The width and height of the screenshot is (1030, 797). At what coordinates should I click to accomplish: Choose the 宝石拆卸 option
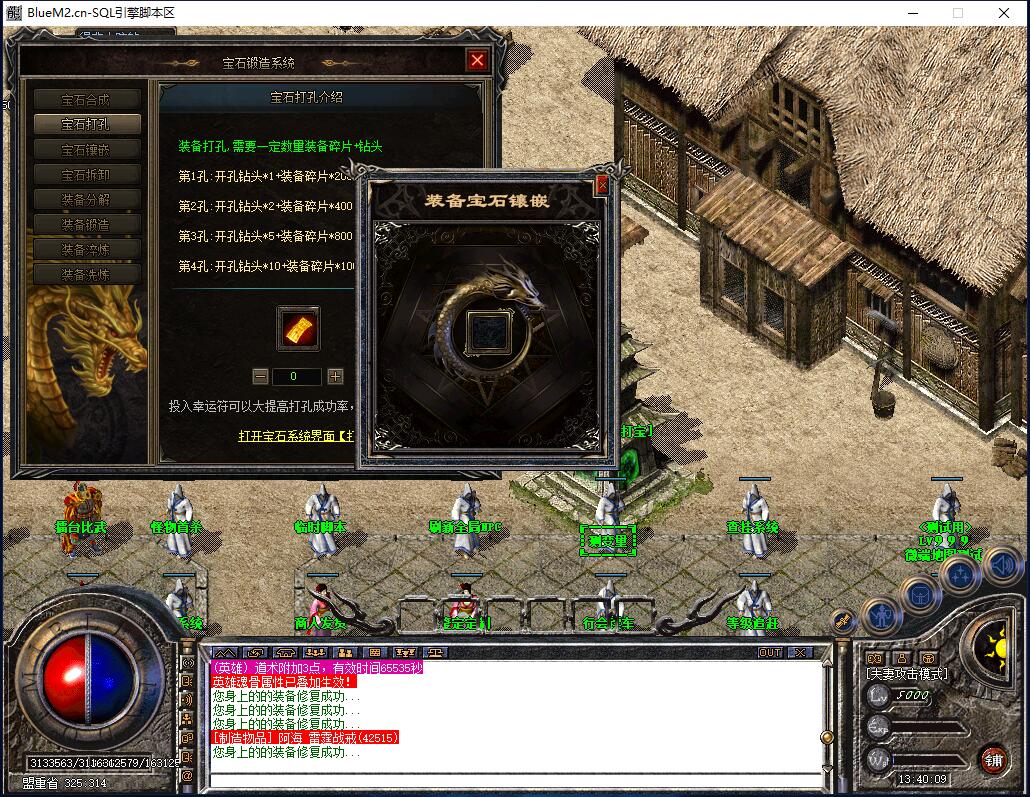click(86, 175)
